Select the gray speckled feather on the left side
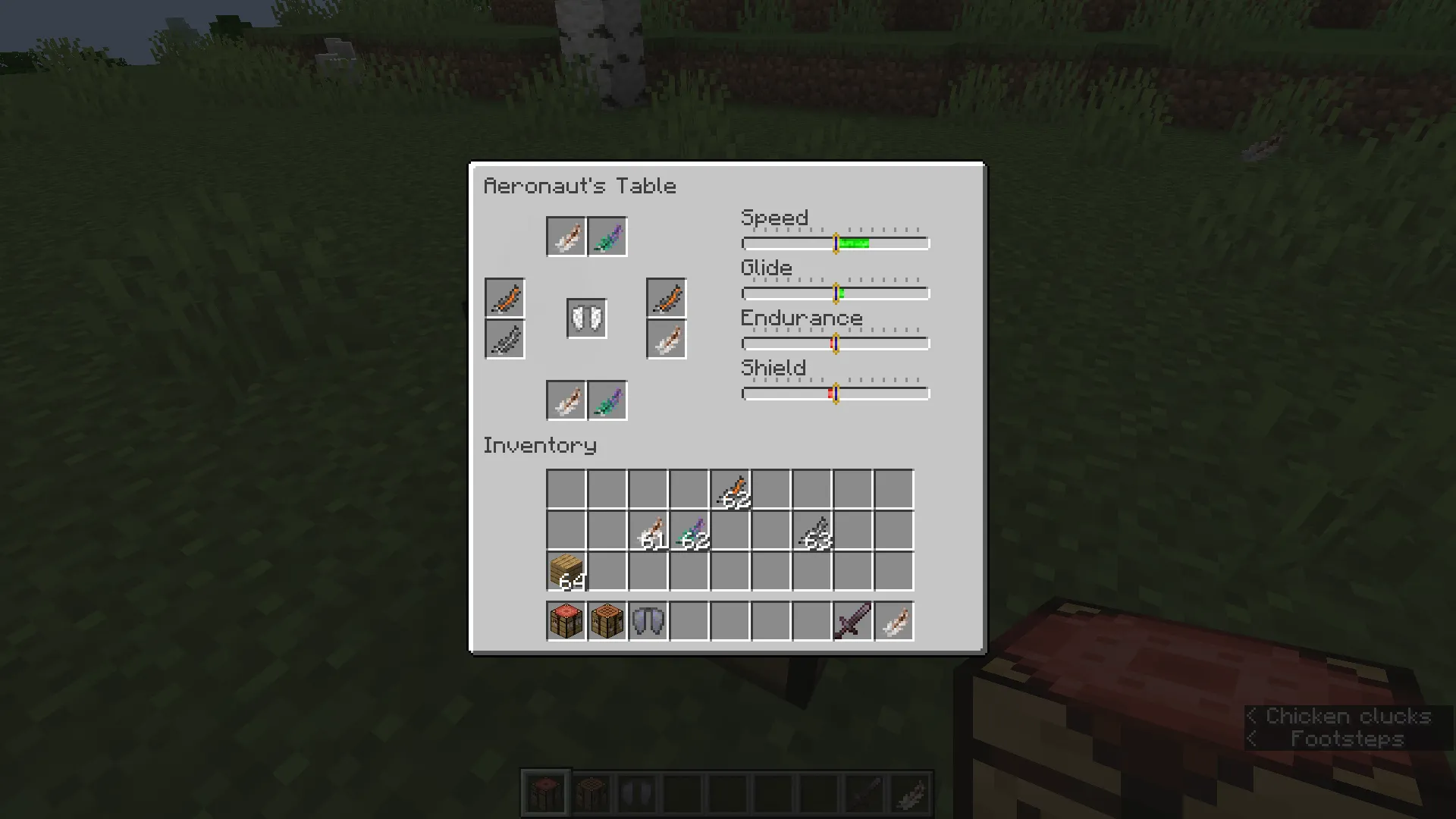 point(504,339)
